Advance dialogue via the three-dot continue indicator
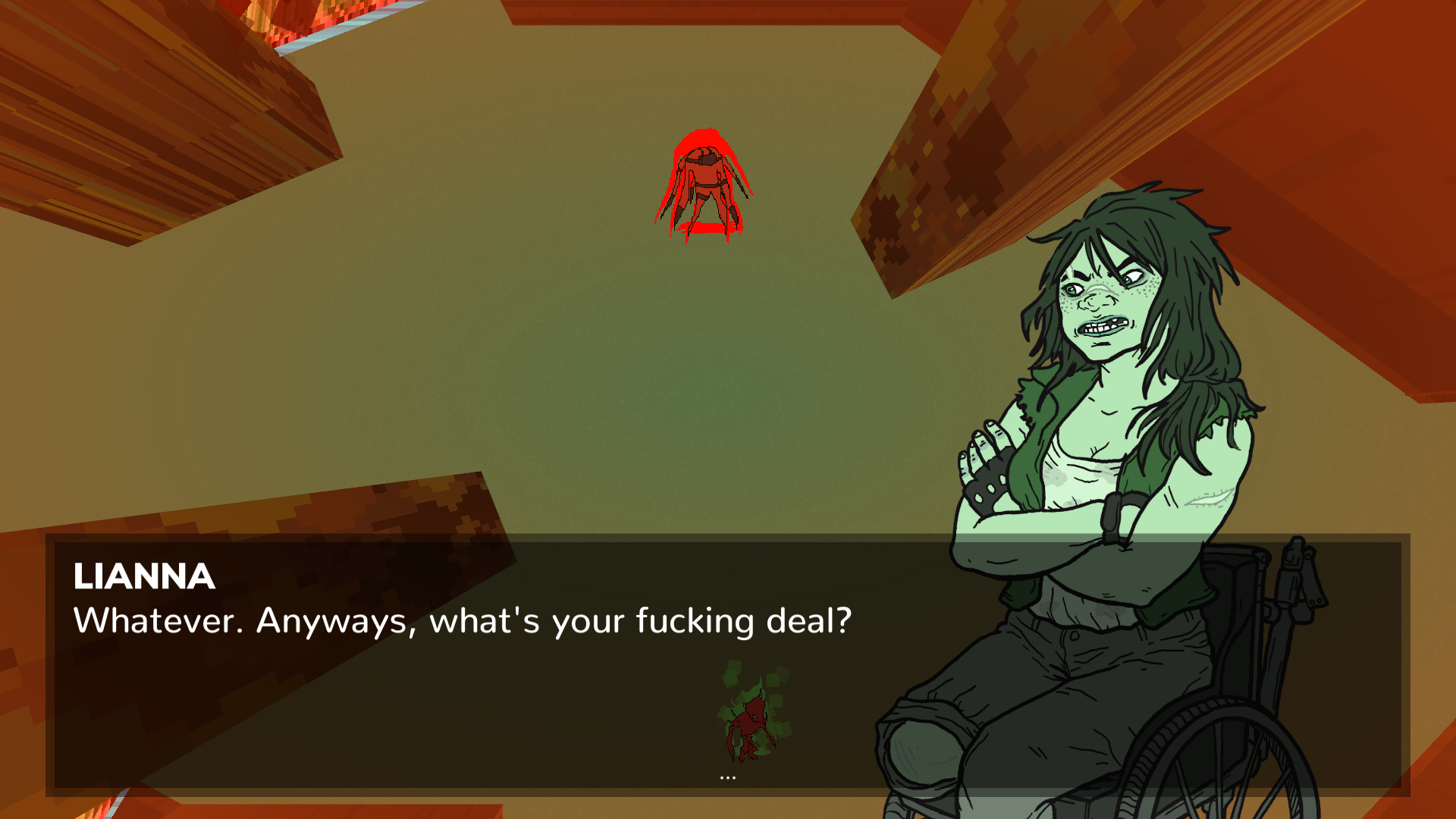The height and width of the screenshot is (819, 1456). coord(727,777)
